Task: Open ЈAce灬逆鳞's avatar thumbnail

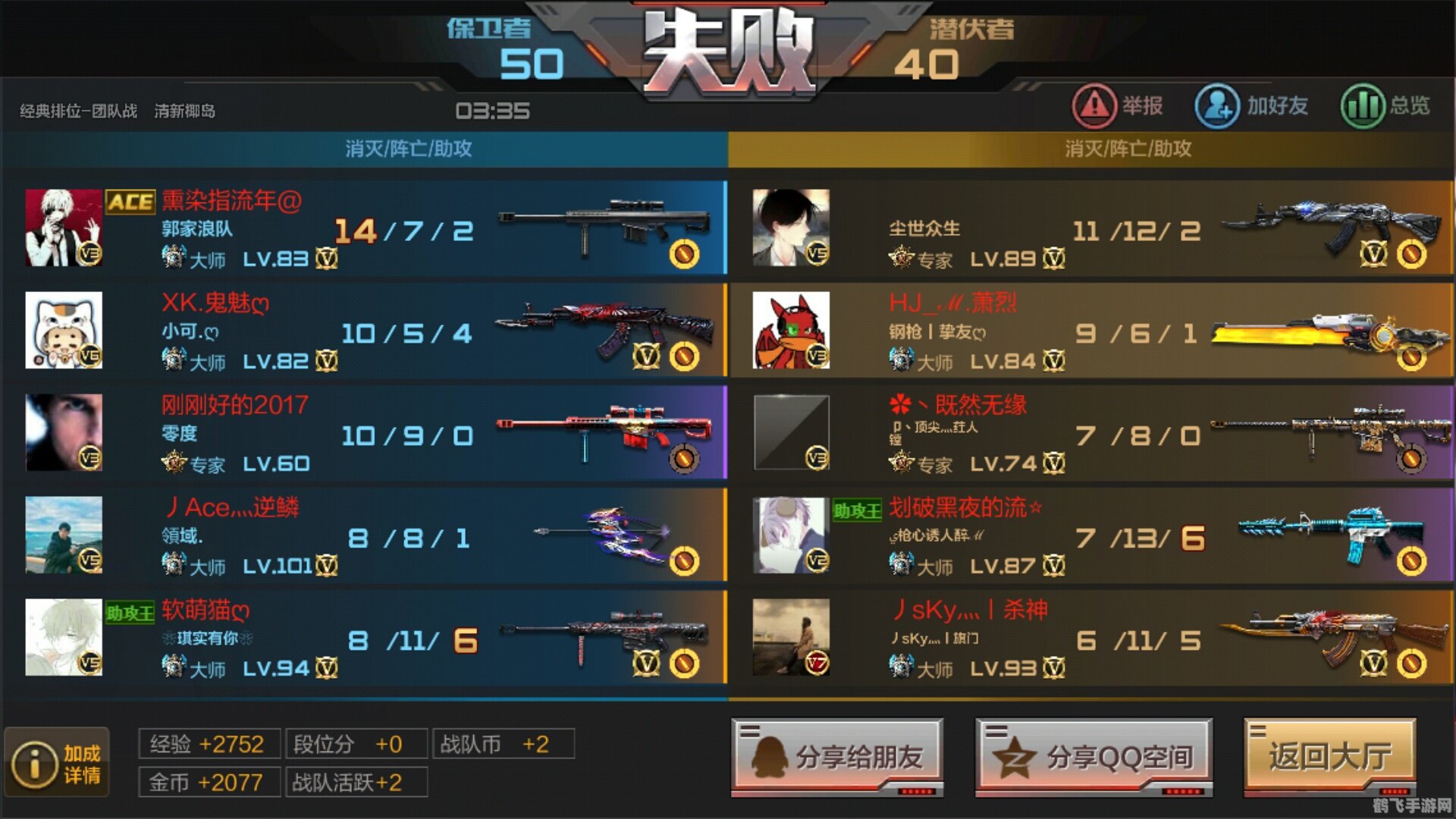Action: [64, 535]
